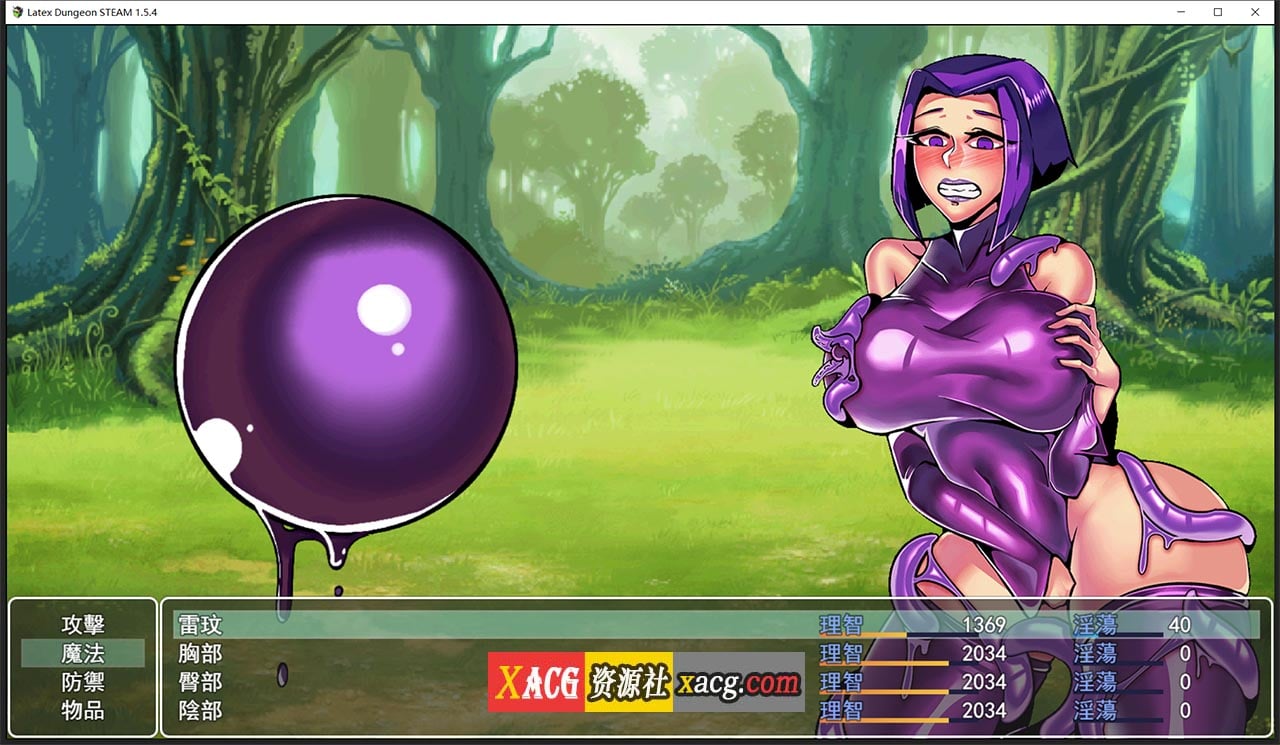The height and width of the screenshot is (745, 1280).
Task: Choose the 防禦 (Defend) command
Action: 85,681
